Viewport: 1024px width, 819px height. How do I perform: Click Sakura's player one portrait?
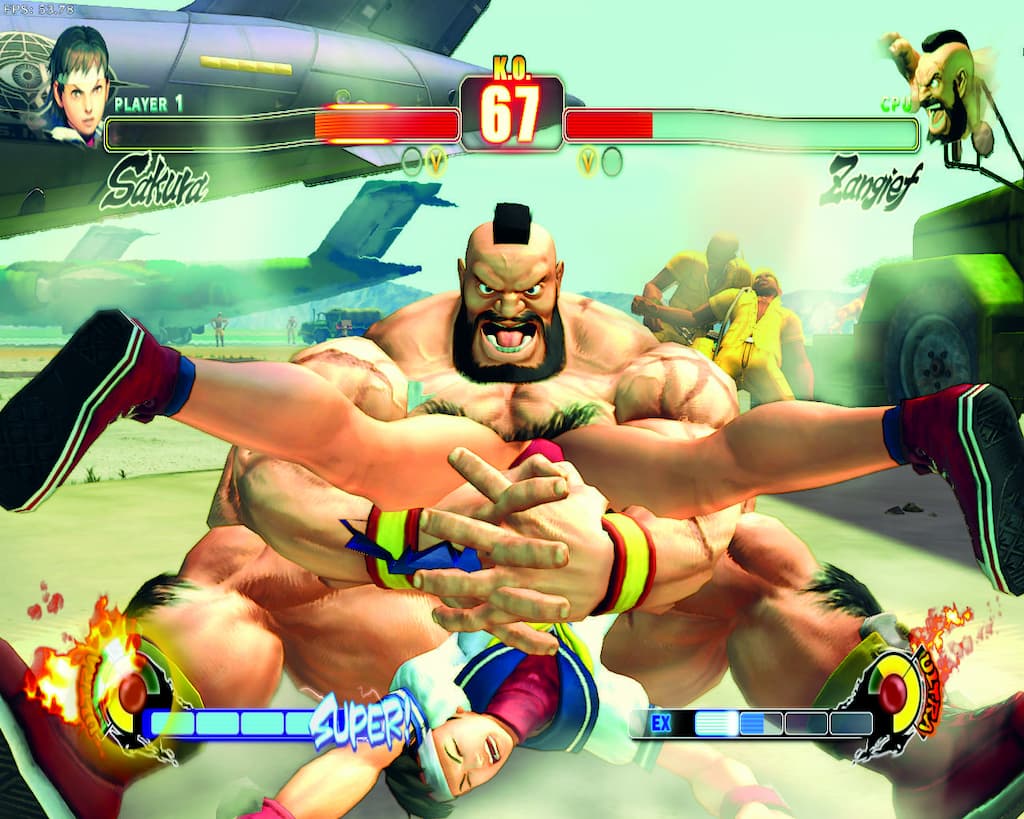point(80,88)
